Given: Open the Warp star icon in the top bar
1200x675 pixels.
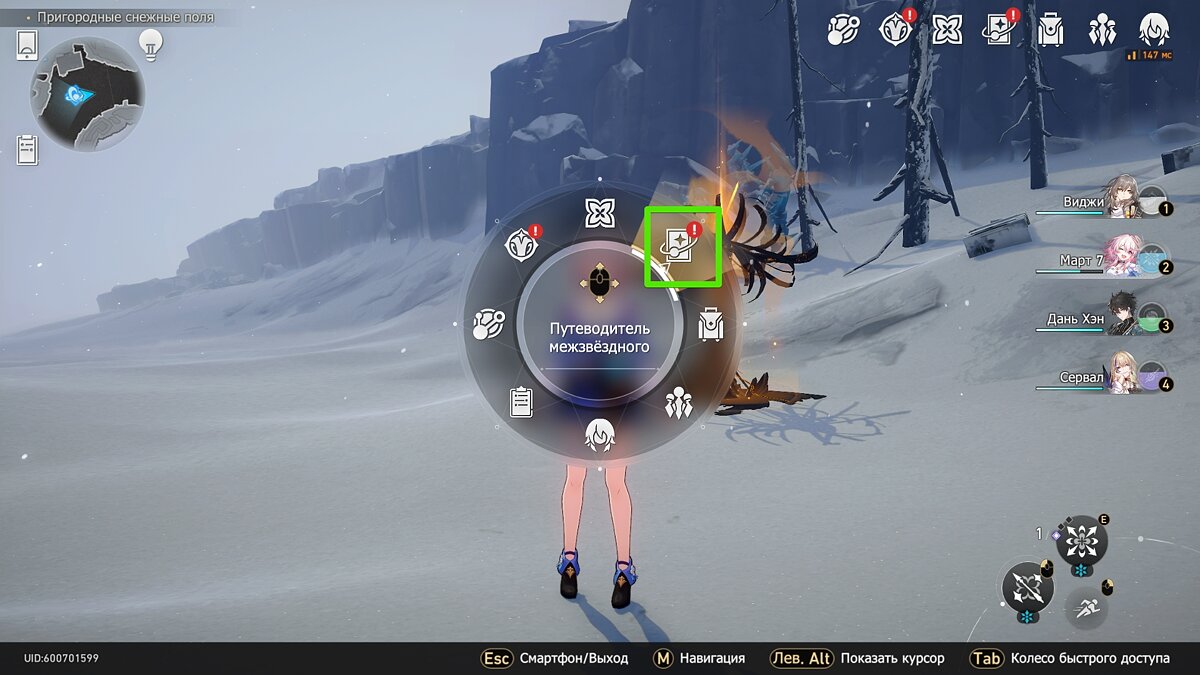Looking at the screenshot, I should point(946,30).
